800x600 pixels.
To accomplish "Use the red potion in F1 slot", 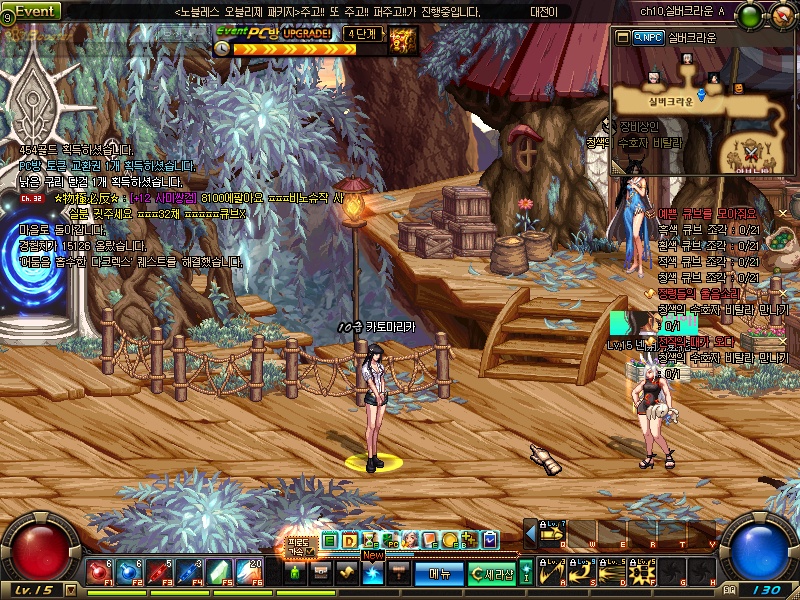I will tap(98, 572).
